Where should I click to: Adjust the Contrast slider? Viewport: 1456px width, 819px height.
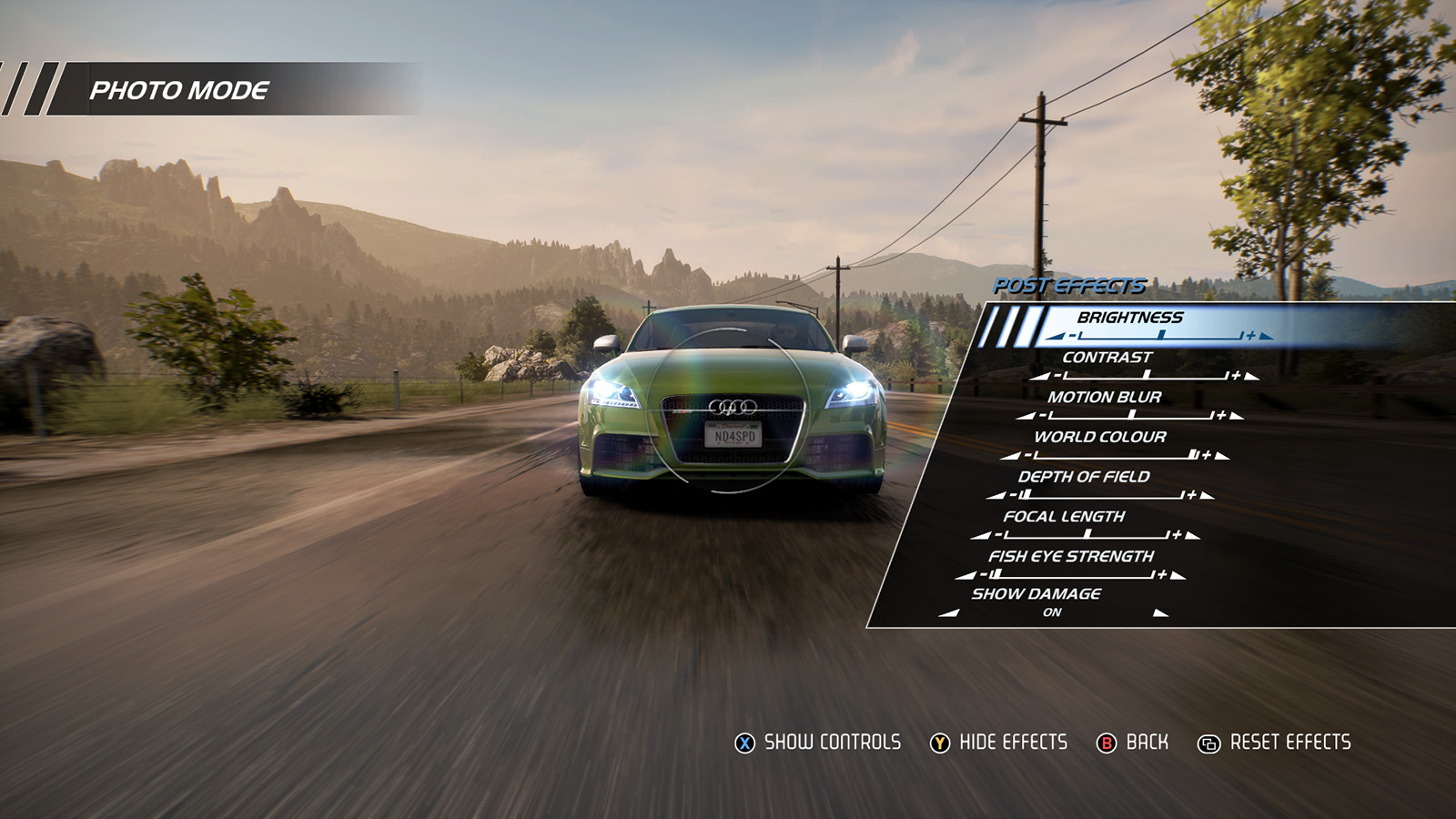(1147, 376)
